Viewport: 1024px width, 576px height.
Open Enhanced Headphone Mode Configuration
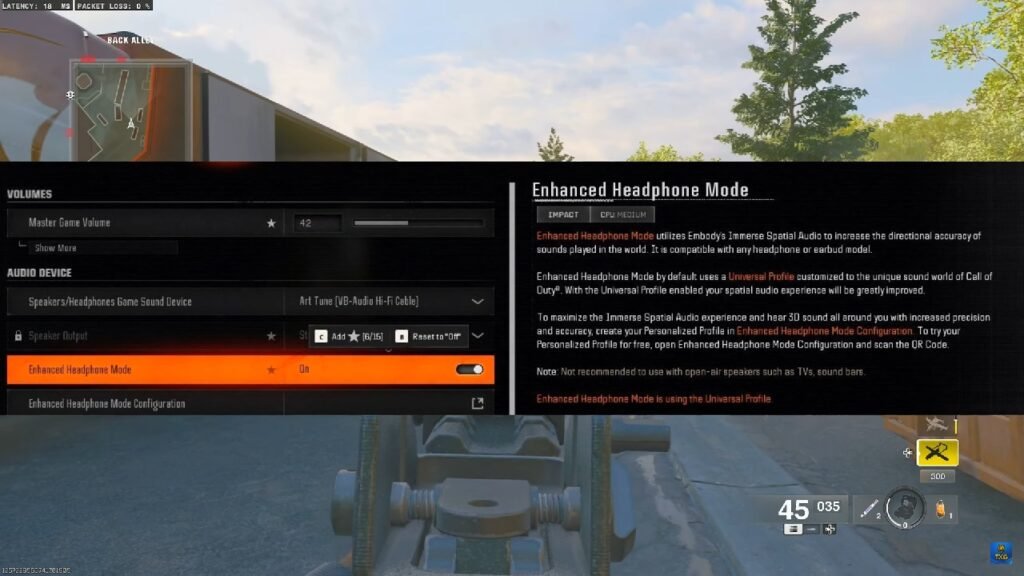[x=477, y=403]
